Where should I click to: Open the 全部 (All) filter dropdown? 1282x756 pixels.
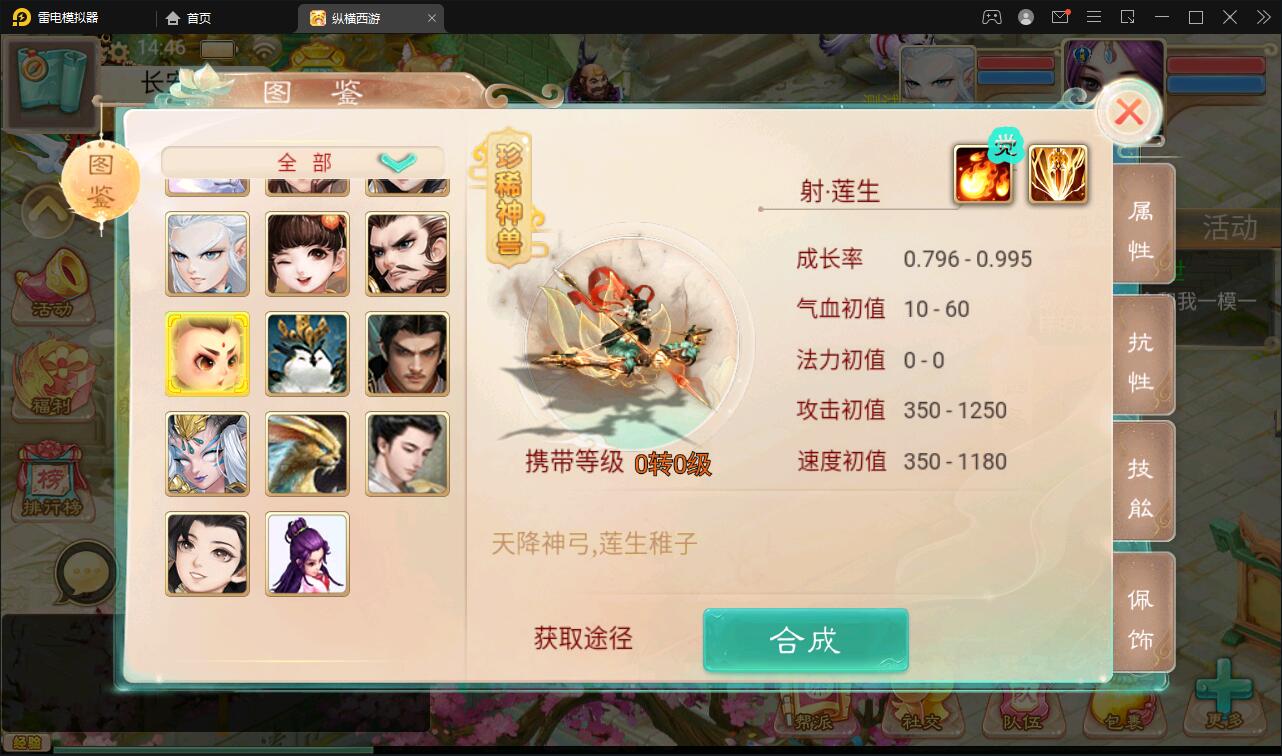300,160
